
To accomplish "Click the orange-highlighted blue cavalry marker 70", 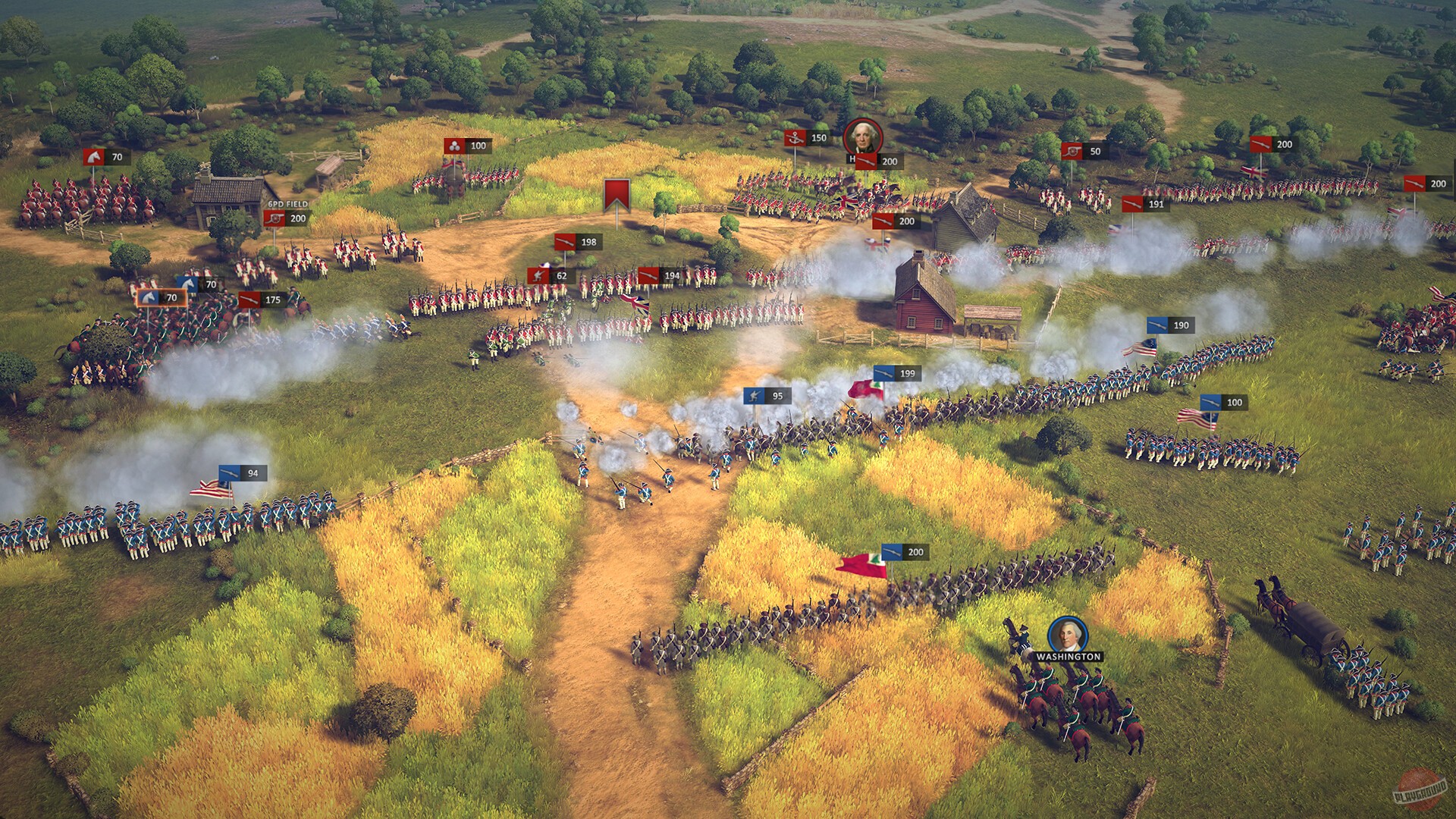I will point(162,298).
